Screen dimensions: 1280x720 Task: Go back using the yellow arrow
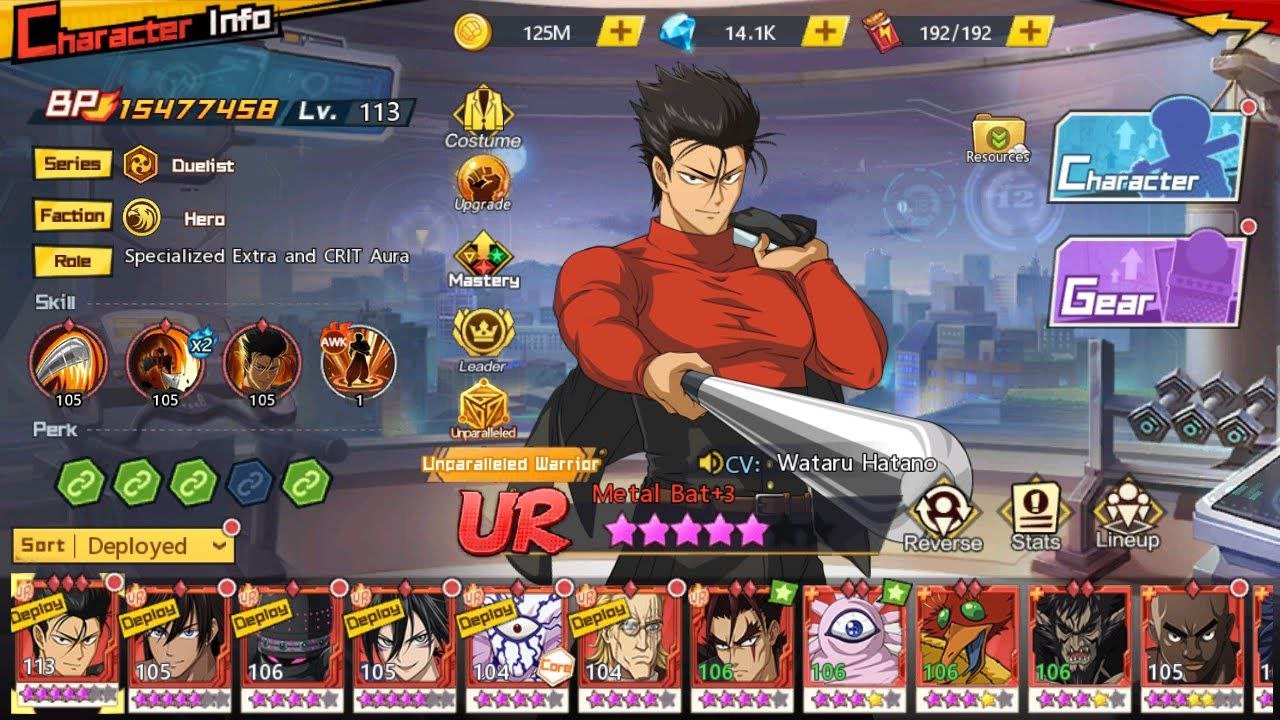tap(1230, 30)
